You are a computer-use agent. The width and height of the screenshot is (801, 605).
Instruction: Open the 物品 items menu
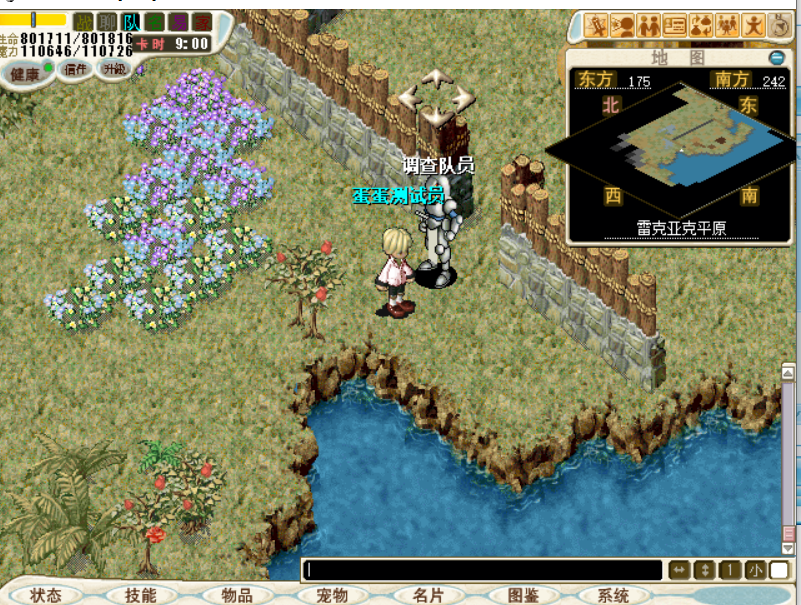click(236, 595)
